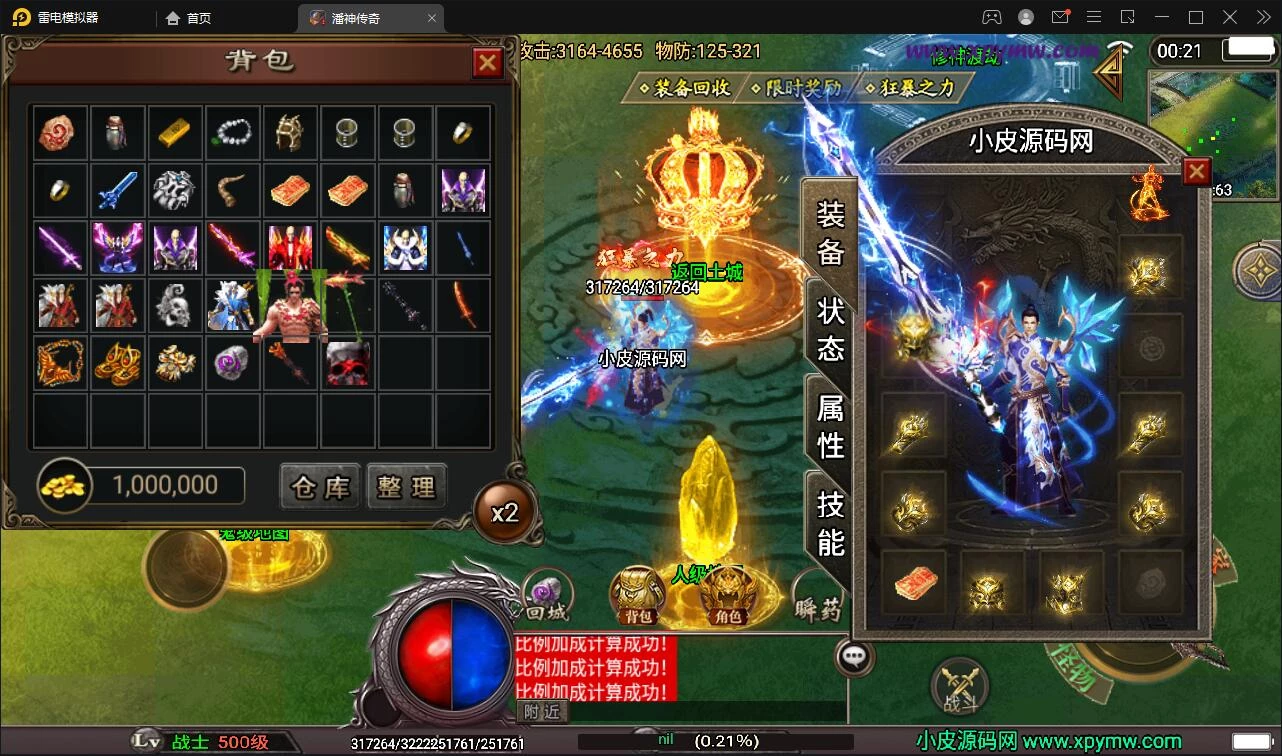Open the 仓库 warehouse
Viewport: 1282px width, 756px height.
click(319, 487)
